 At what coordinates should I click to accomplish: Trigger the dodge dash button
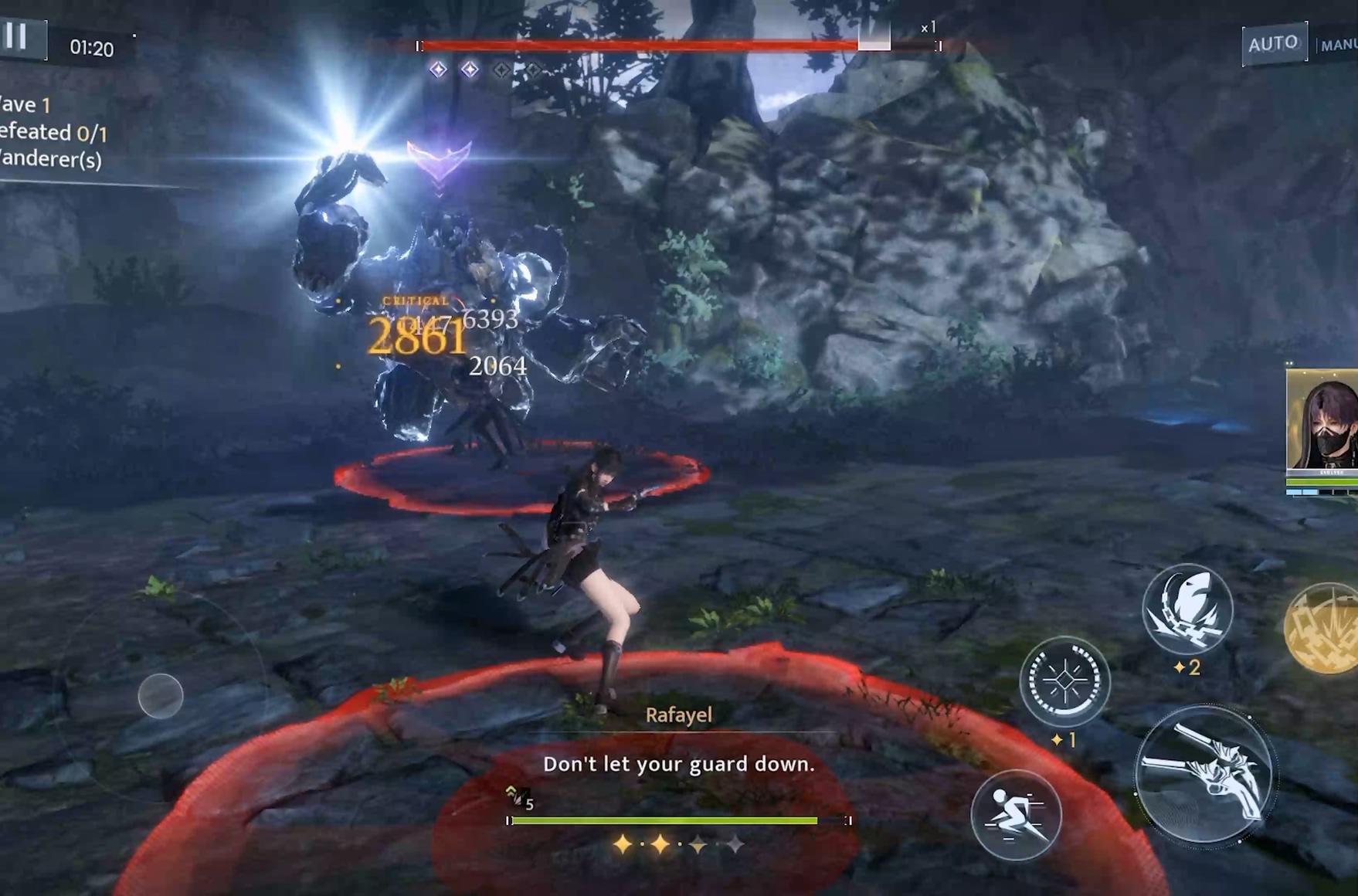click(1015, 814)
